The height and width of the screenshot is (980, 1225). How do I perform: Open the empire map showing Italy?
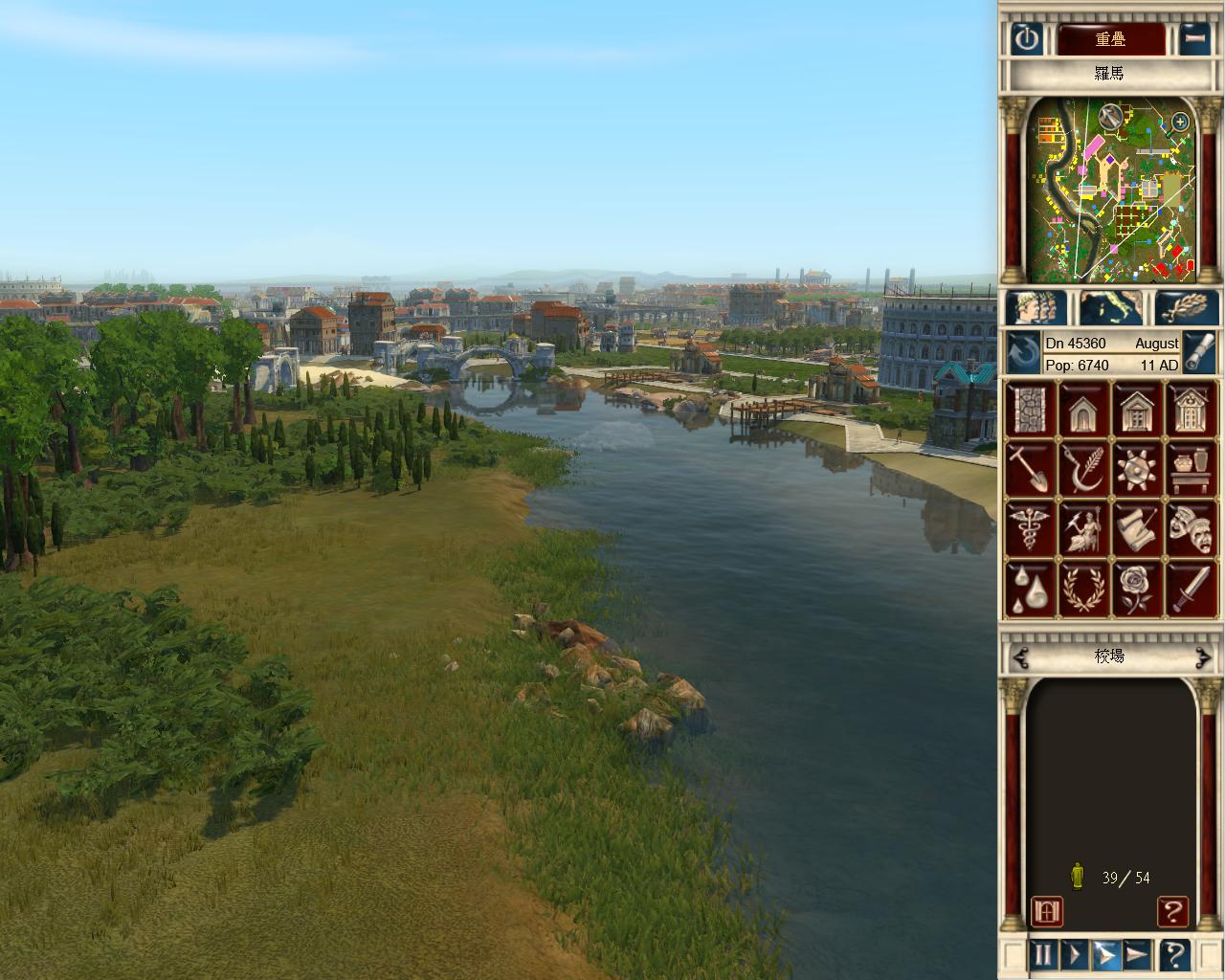click(x=1111, y=308)
